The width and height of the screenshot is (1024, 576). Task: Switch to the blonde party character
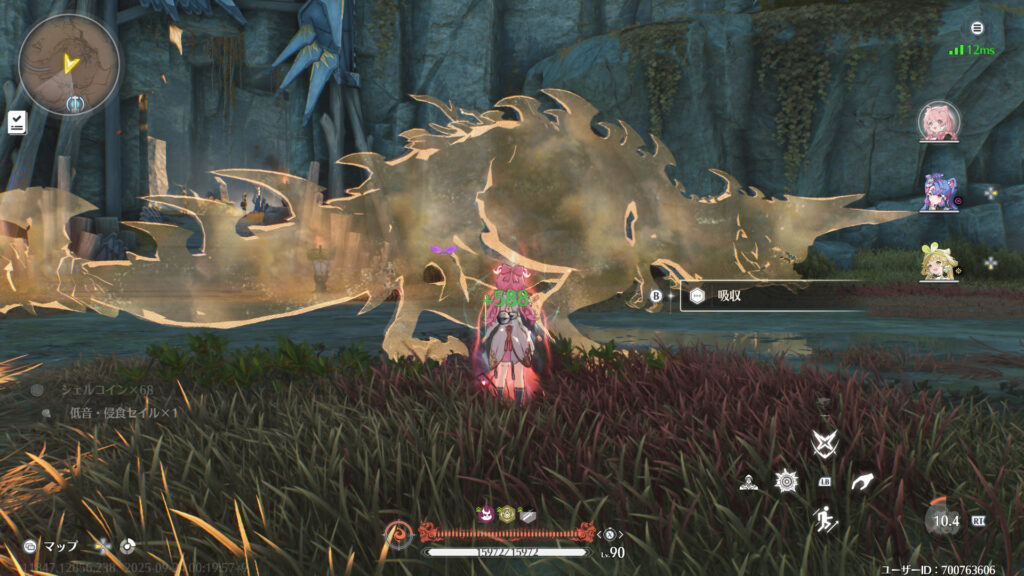pos(939,262)
